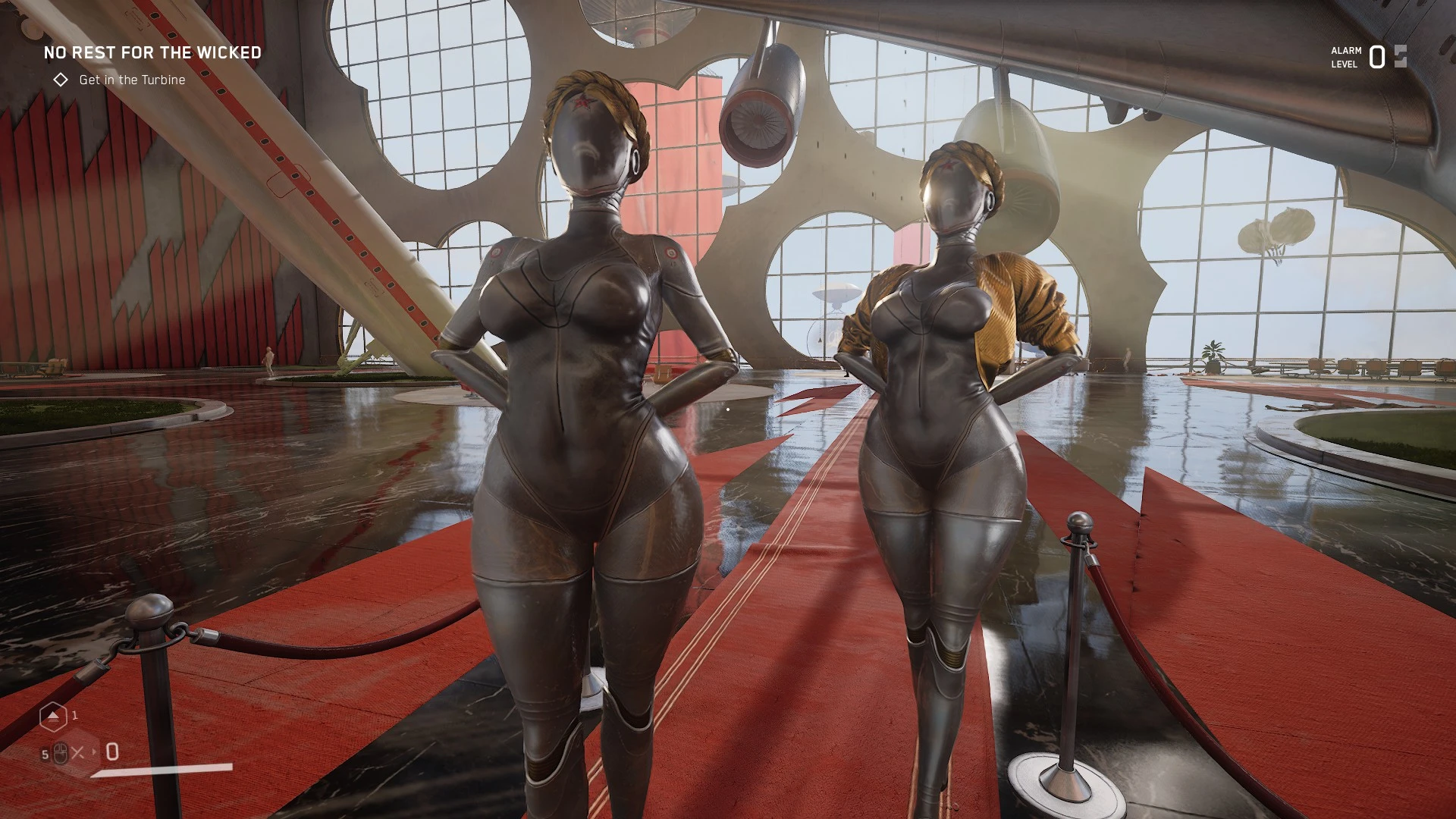The height and width of the screenshot is (819, 1456).
Task: Click the hexagonal grenade icon in the HUD
Action: coord(53,717)
